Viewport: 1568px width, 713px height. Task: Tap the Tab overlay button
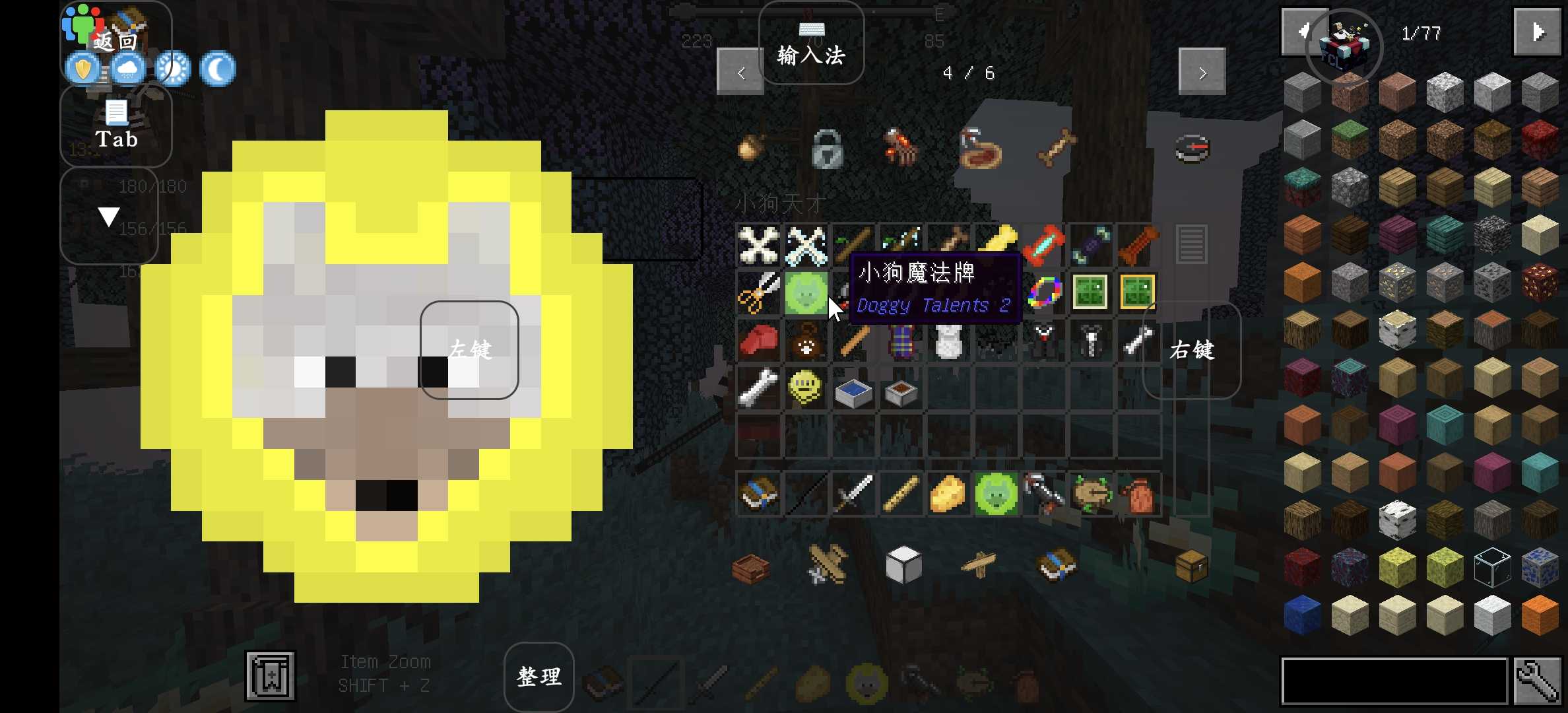pyautogui.click(x=116, y=125)
